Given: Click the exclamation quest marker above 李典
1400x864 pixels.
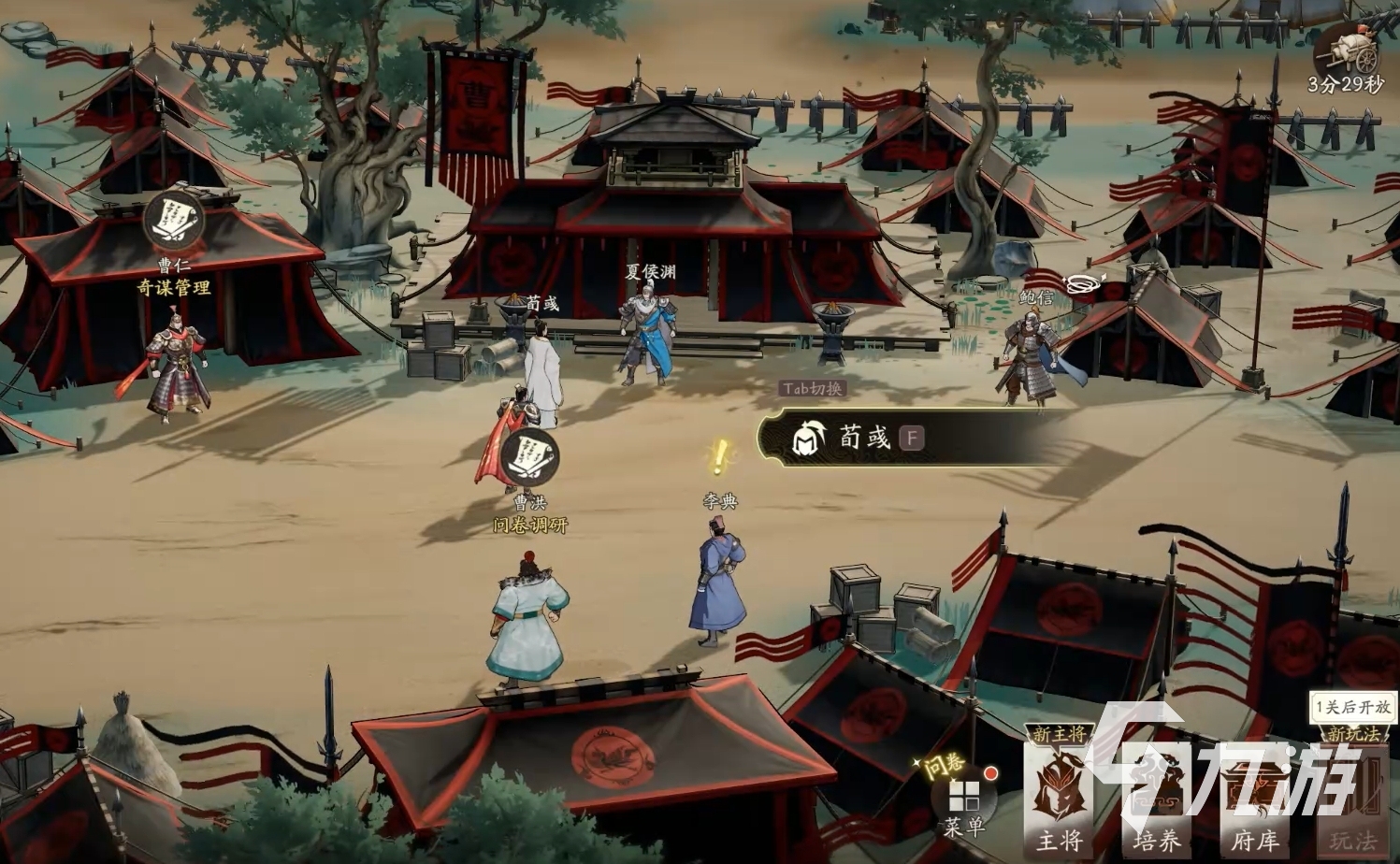Looking at the screenshot, I should coord(719,459).
